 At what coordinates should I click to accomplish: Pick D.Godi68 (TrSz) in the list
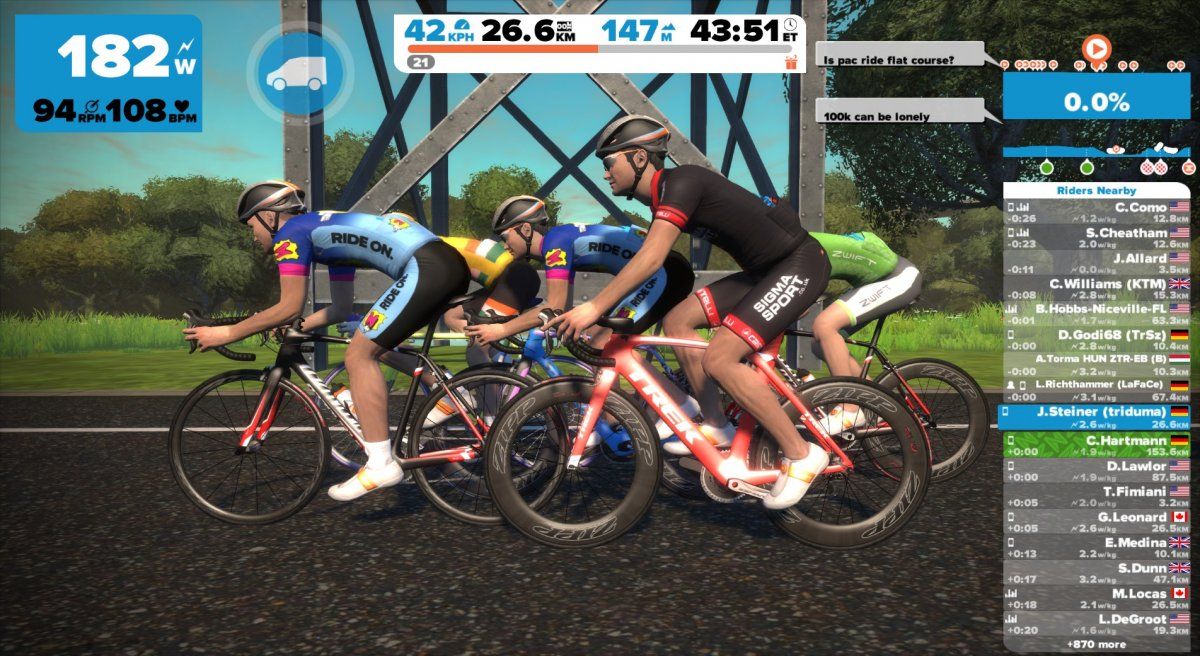(1097, 339)
